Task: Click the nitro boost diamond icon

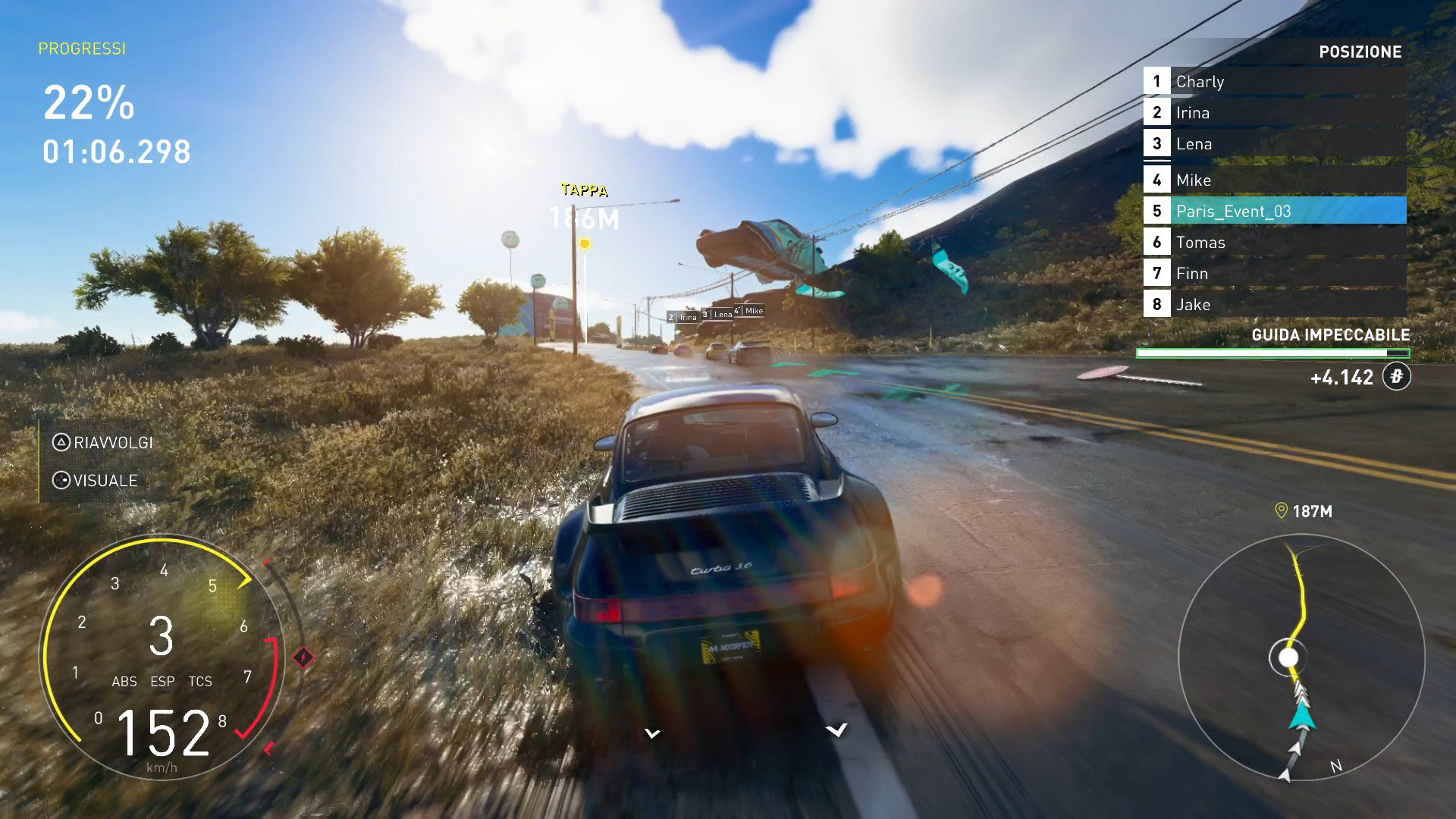Action: tap(303, 657)
